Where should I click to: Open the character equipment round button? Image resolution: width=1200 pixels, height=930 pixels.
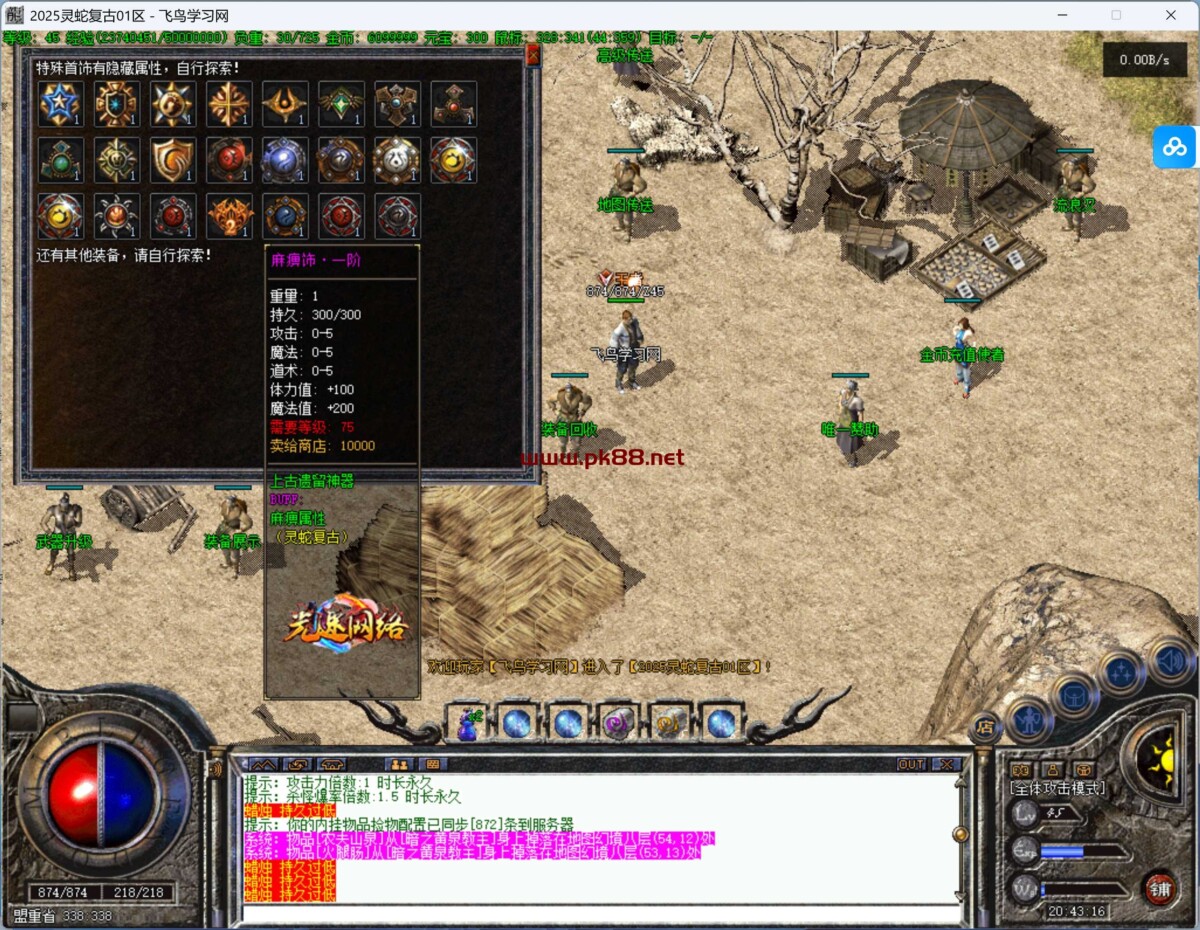click(x=1028, y=719)
